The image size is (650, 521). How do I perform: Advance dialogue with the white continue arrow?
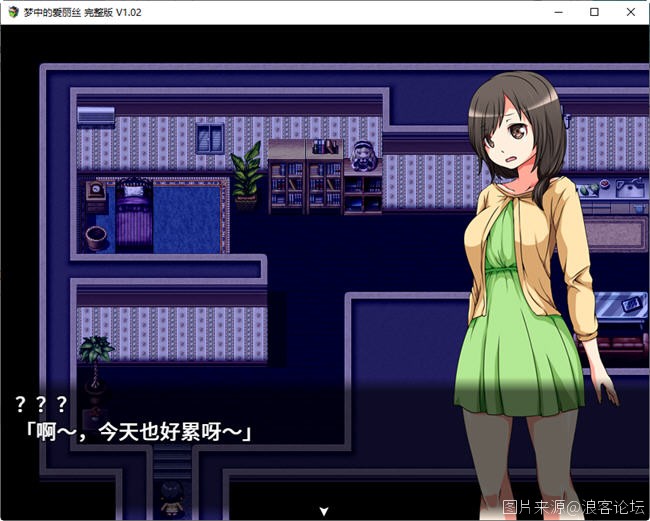tap(323, 511)
